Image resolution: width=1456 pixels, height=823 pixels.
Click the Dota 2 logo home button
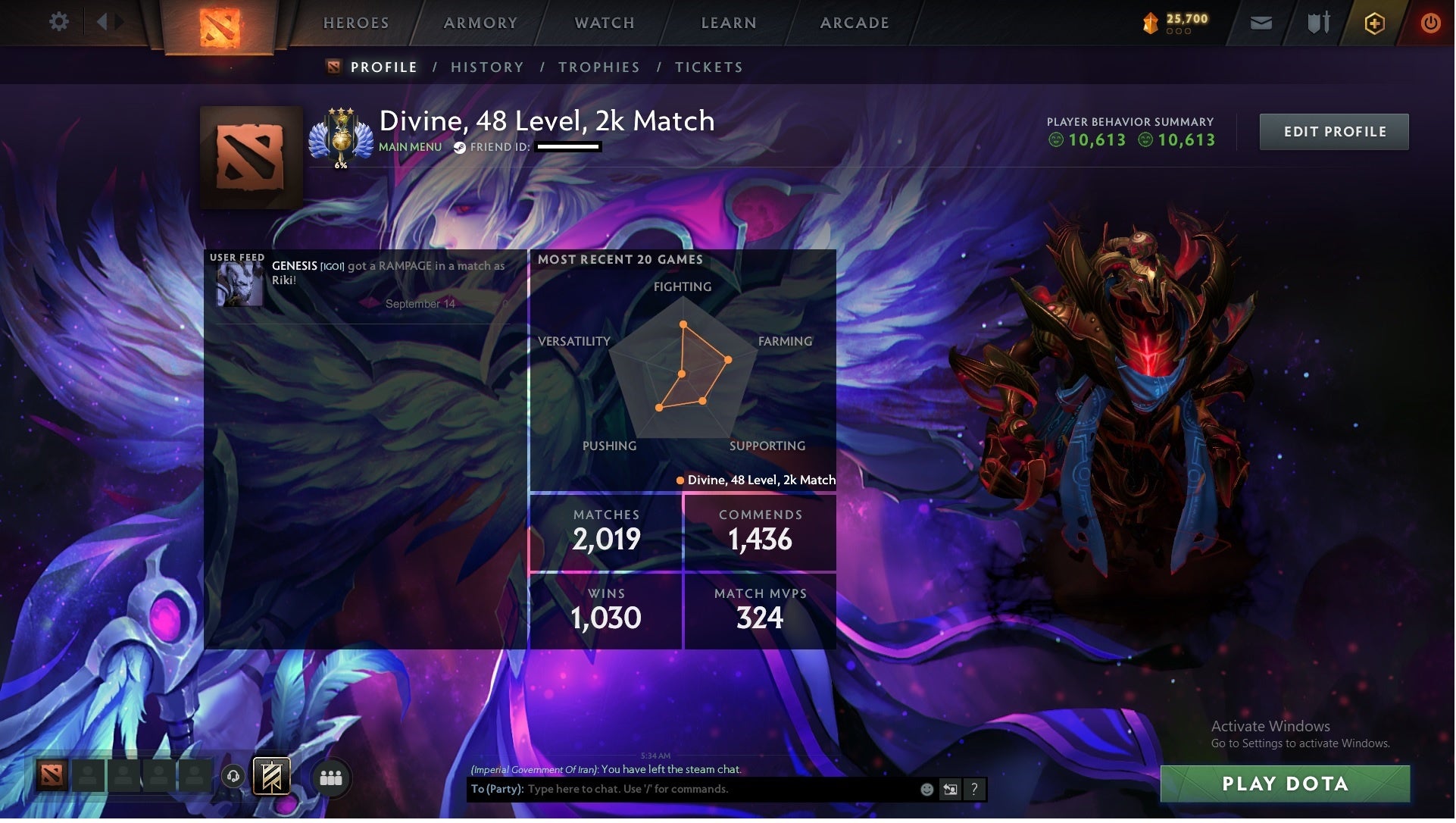click(221, 25)
